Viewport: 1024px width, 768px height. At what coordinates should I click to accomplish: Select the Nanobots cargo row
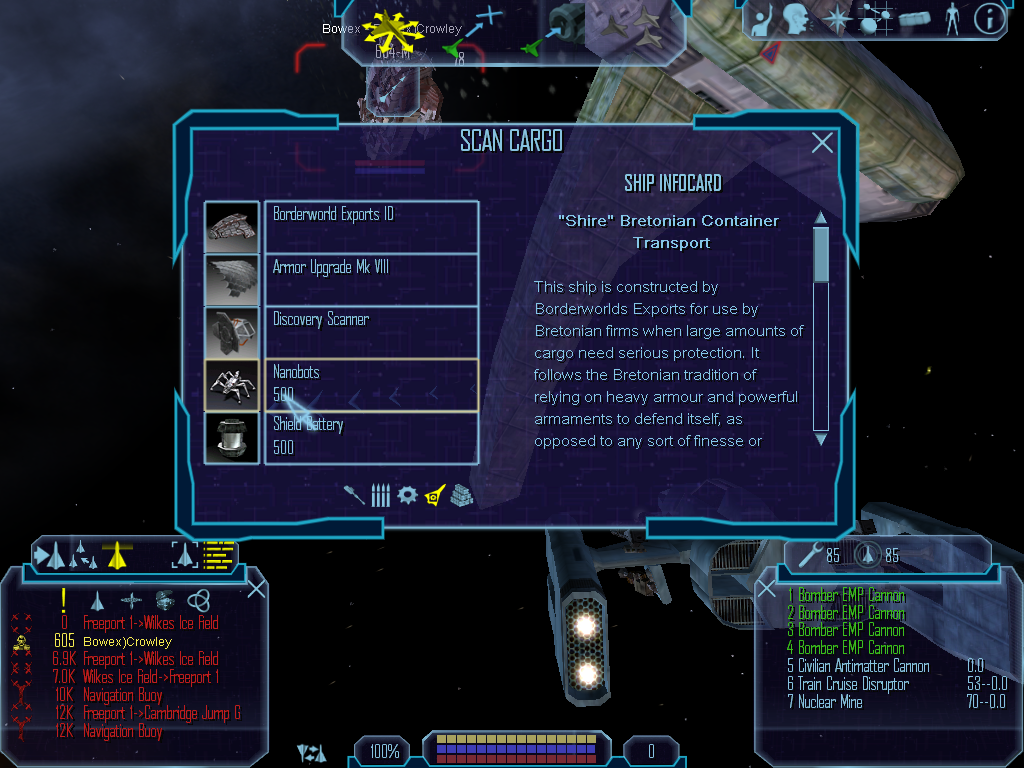point(370,385)
